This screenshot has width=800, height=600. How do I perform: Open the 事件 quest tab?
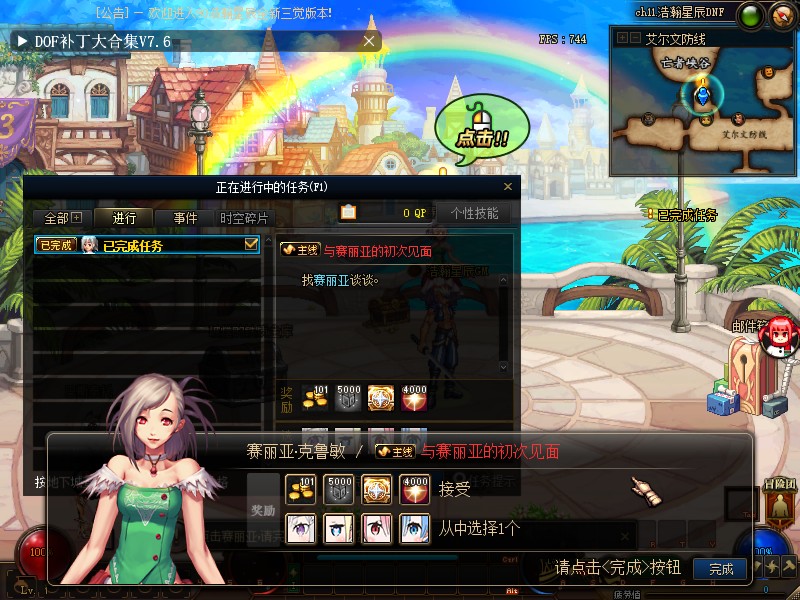185,217
